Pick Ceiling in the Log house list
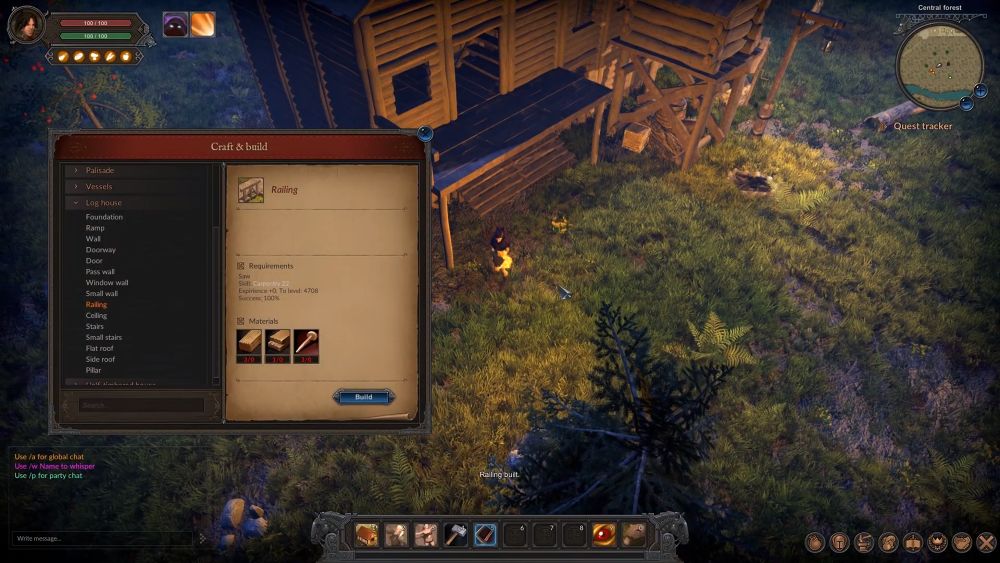The width and height of the screenshot is (1000, 563). [96, 316]
